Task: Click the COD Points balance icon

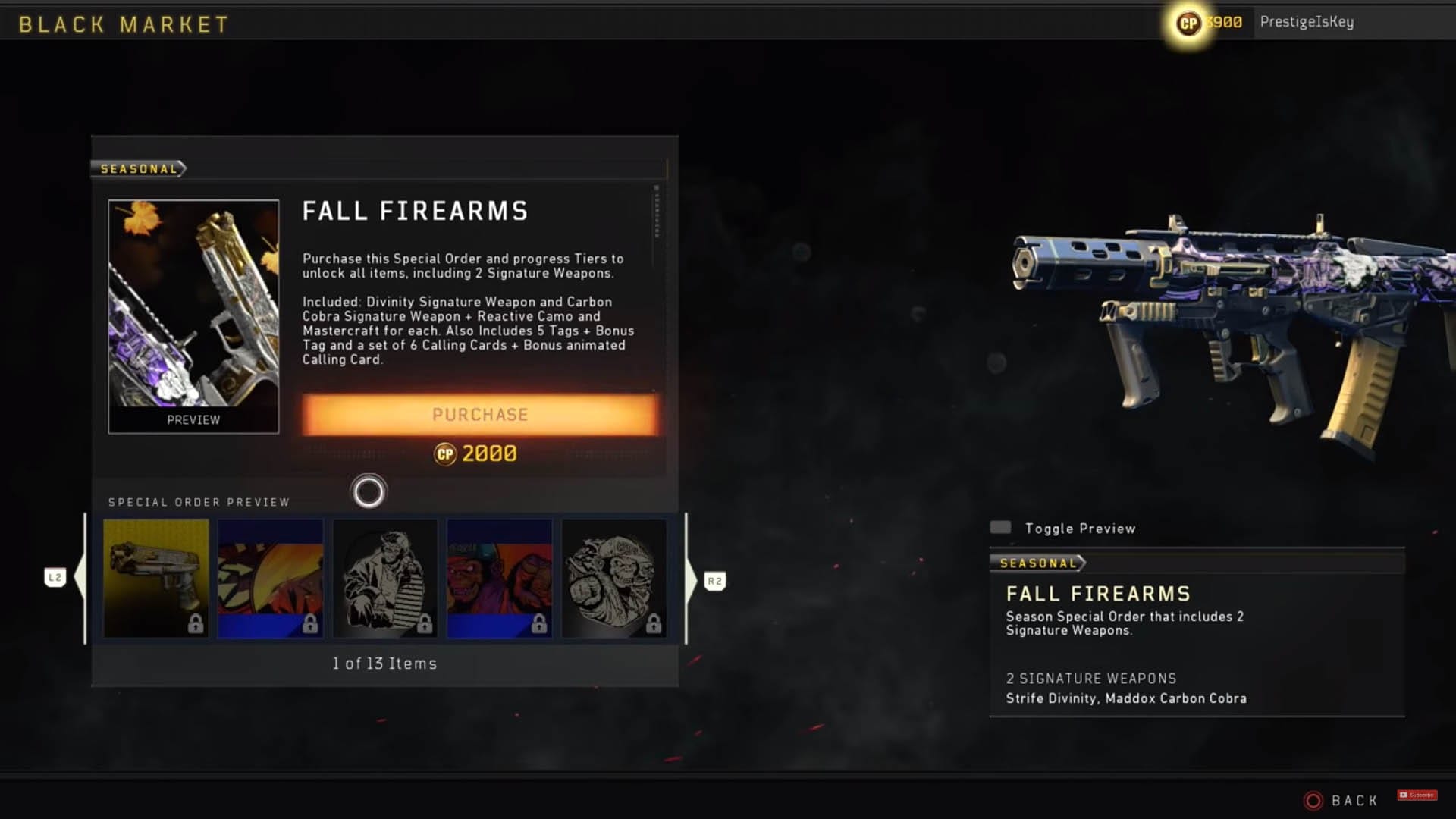Action: pos(1188,24)
